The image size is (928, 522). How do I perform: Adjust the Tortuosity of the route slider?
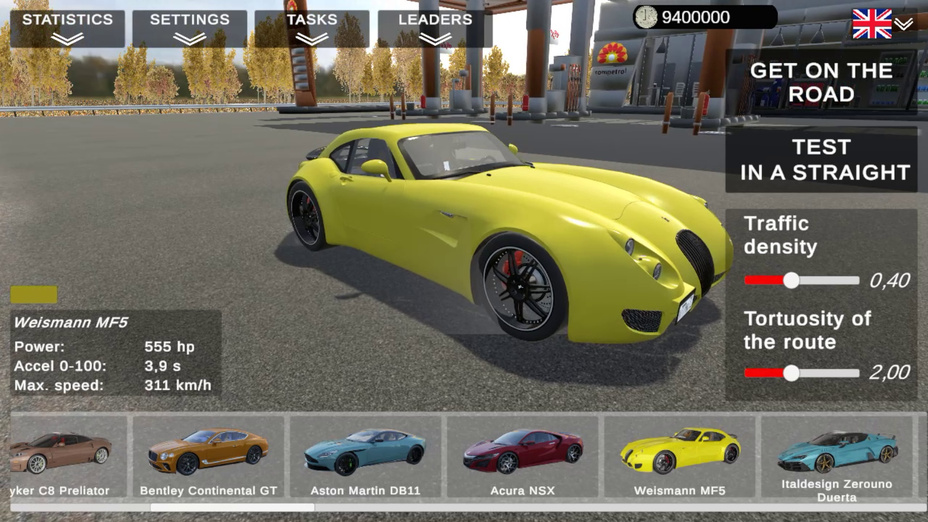pos(791,373)
